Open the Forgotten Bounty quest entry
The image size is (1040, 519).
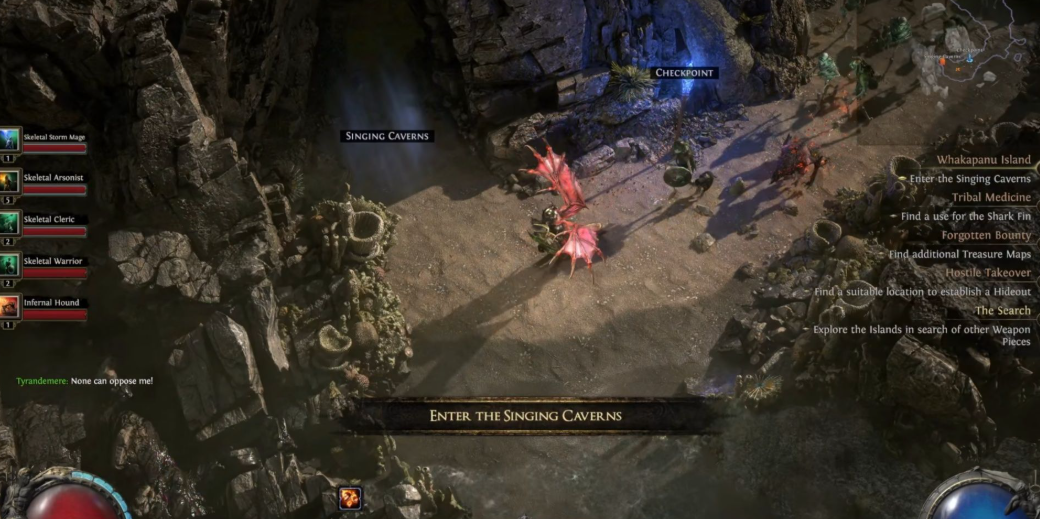click(985, 235)
